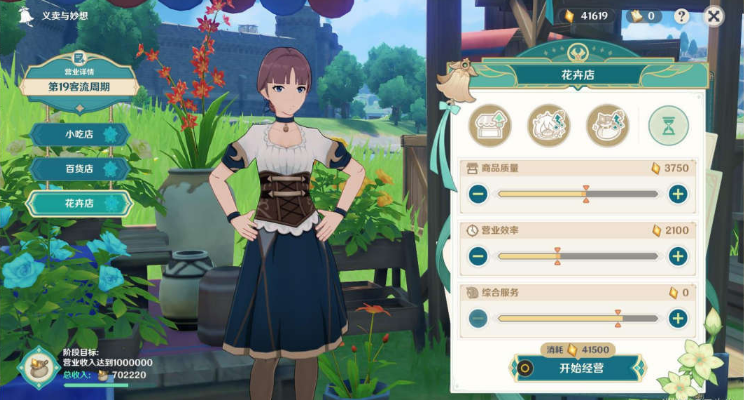
Task: Switch to the 小吃店 shop tab
Action: click(x=79, y=134)
